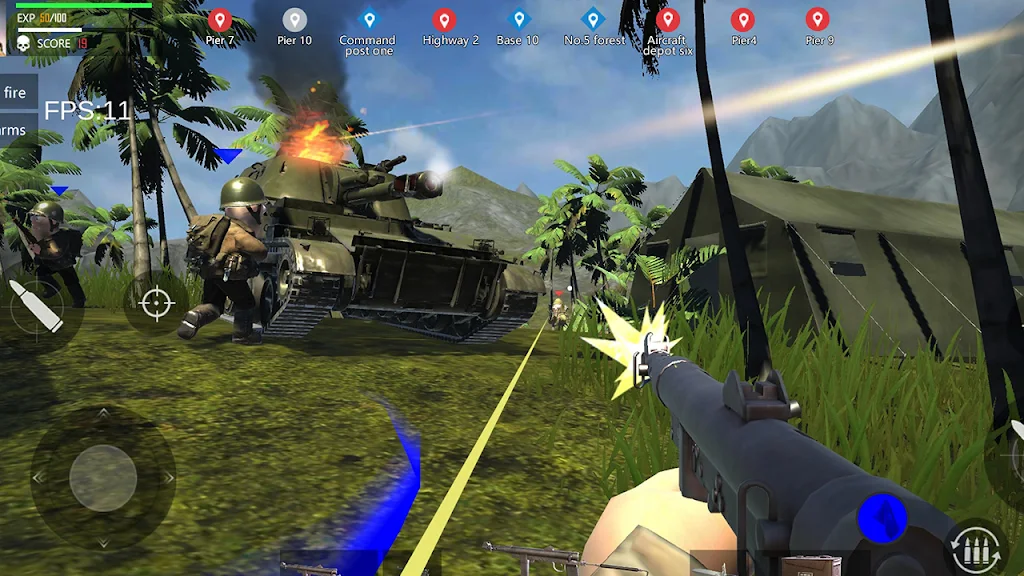
Task: Select the Pier 9 location marker
Action: pos(818,20)
